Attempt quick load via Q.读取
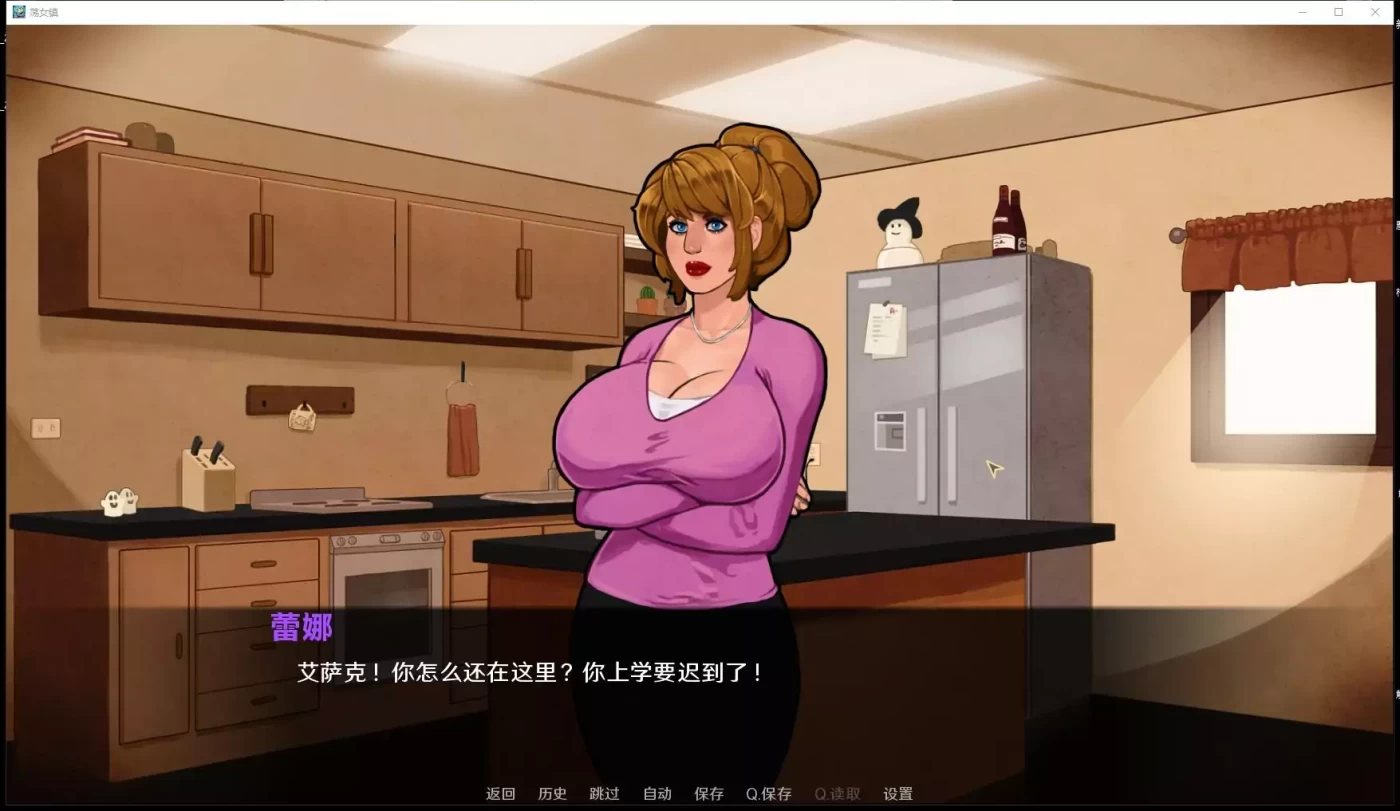This screenshot has height=811, width=1400. pyautogui.click(x=837, y=793)
